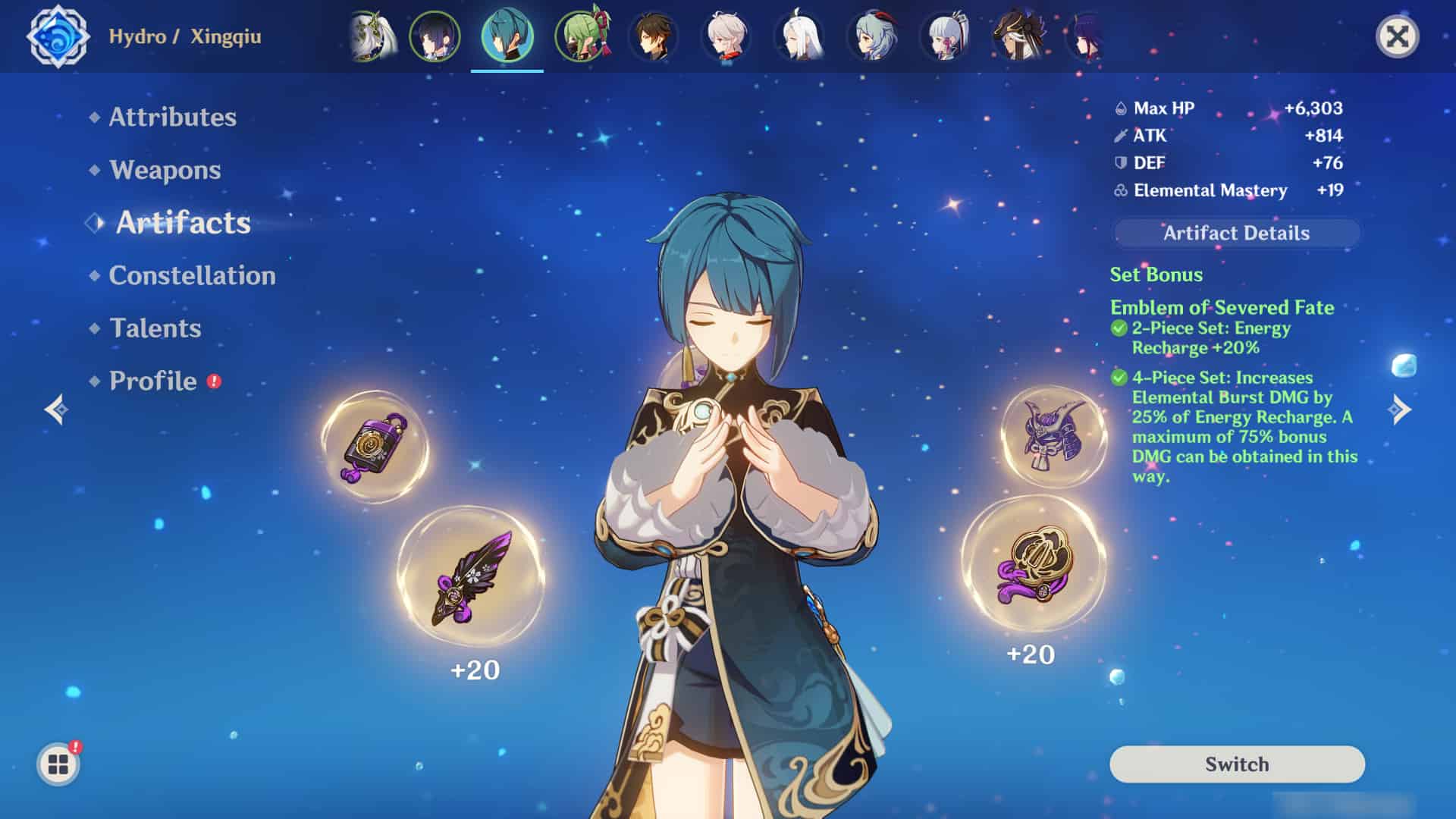
Task: View the character Profile
Action: pyautogui.click(x=153, y=381)
